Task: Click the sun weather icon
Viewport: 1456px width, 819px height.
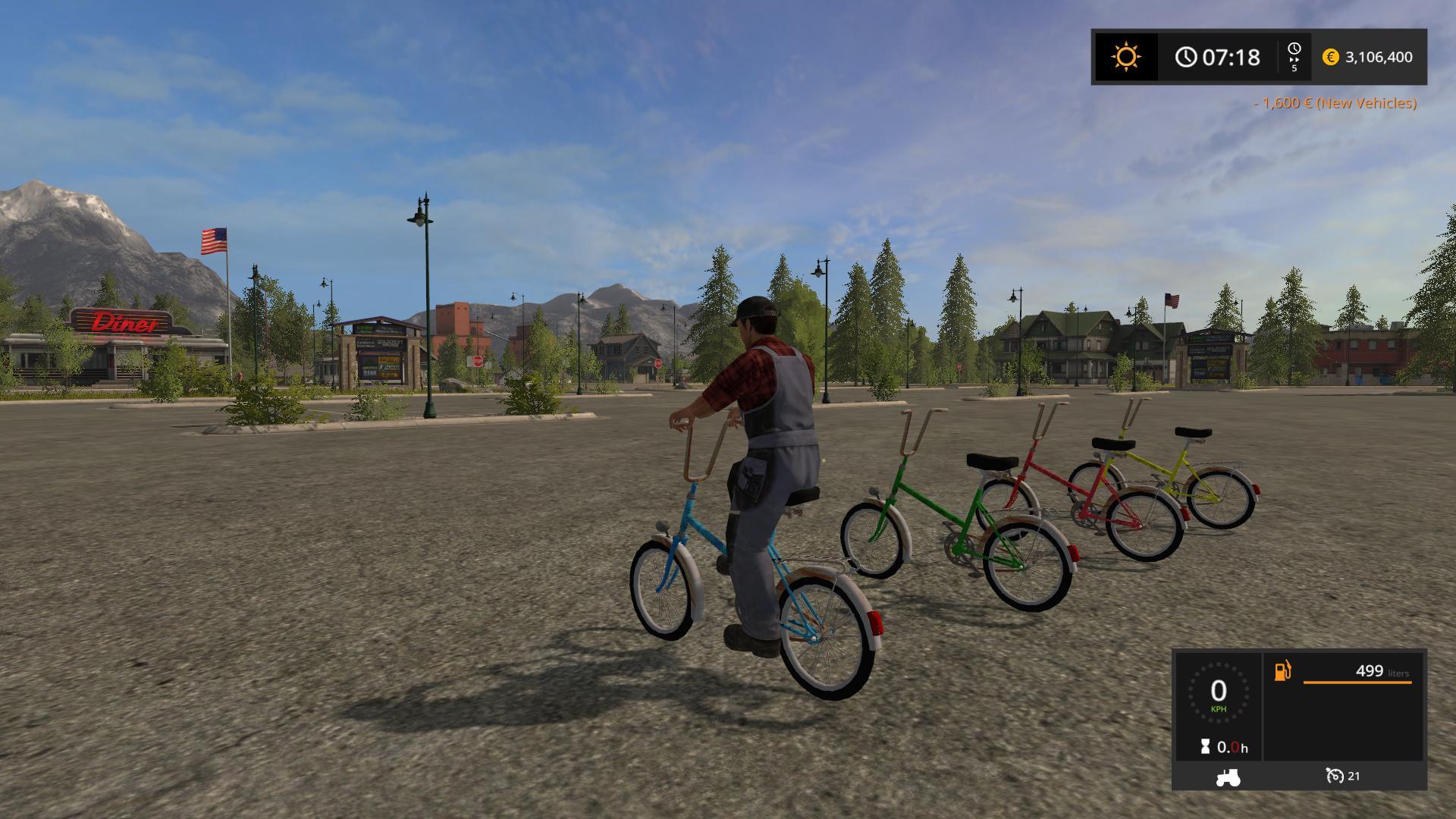Action: pyautogui.click(x=1125, y=57)
